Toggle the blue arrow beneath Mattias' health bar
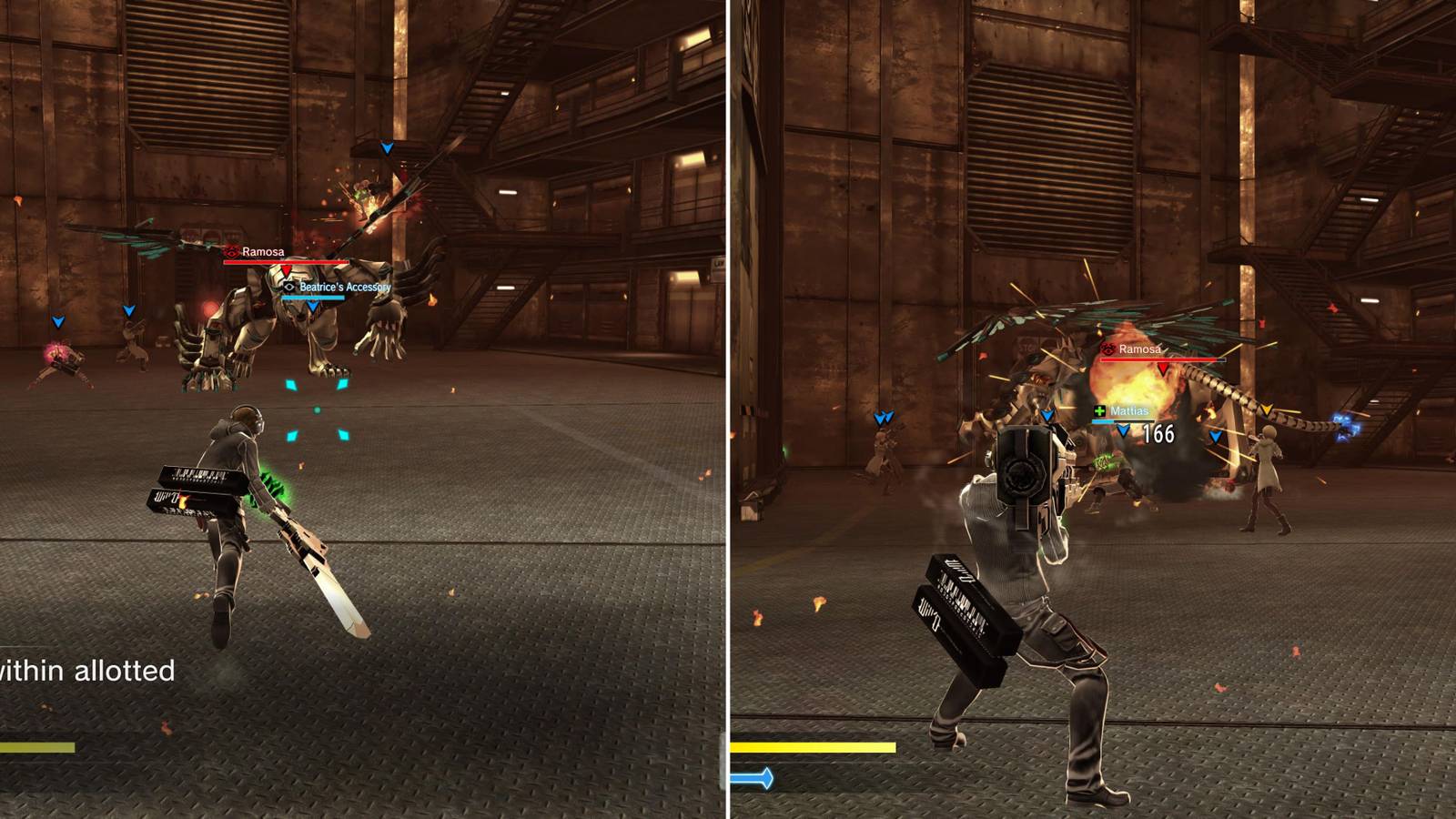Image resolution: width=1456 pixels, height=819 pixels. pos(1122,430)
